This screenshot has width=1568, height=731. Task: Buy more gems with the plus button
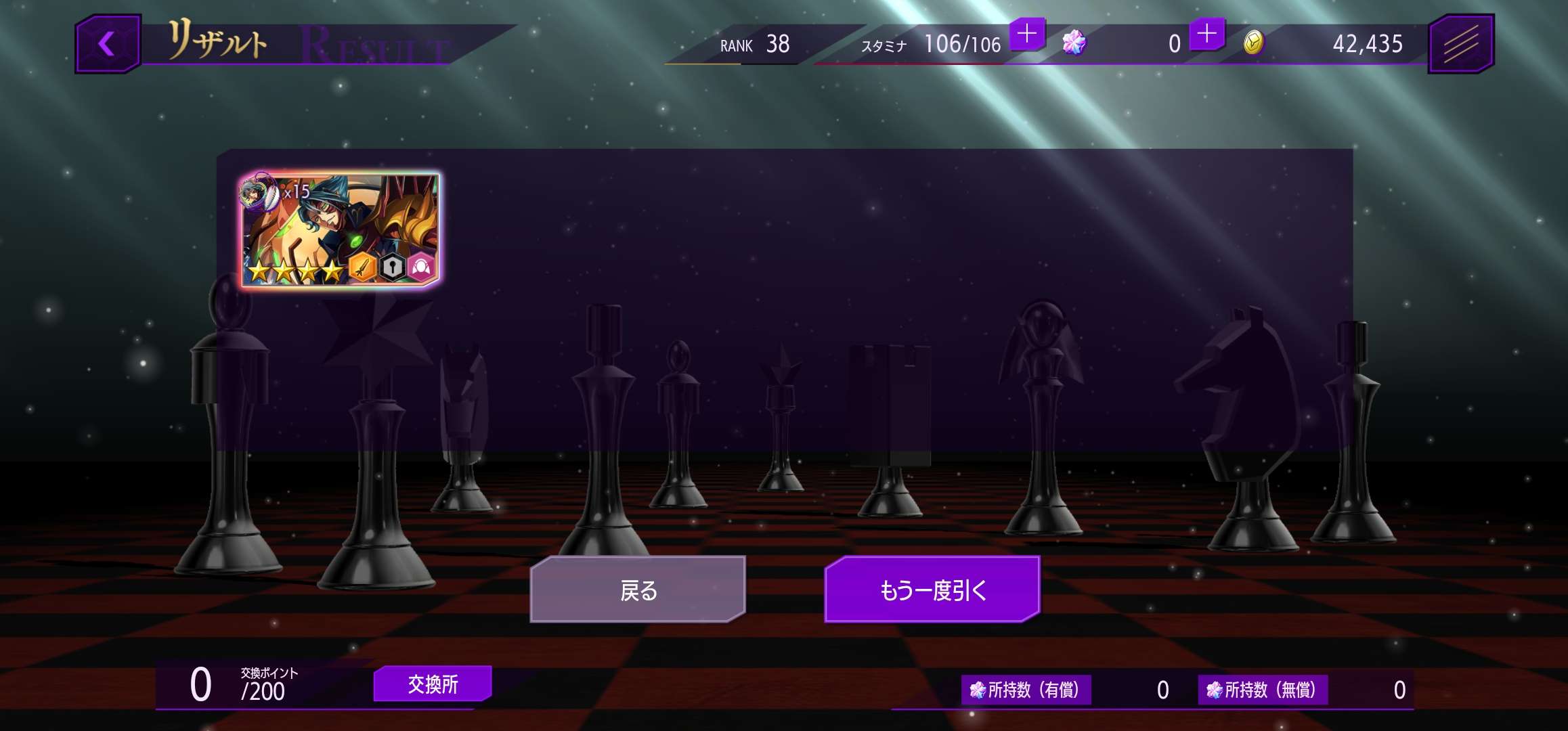tap(1206, 34)
